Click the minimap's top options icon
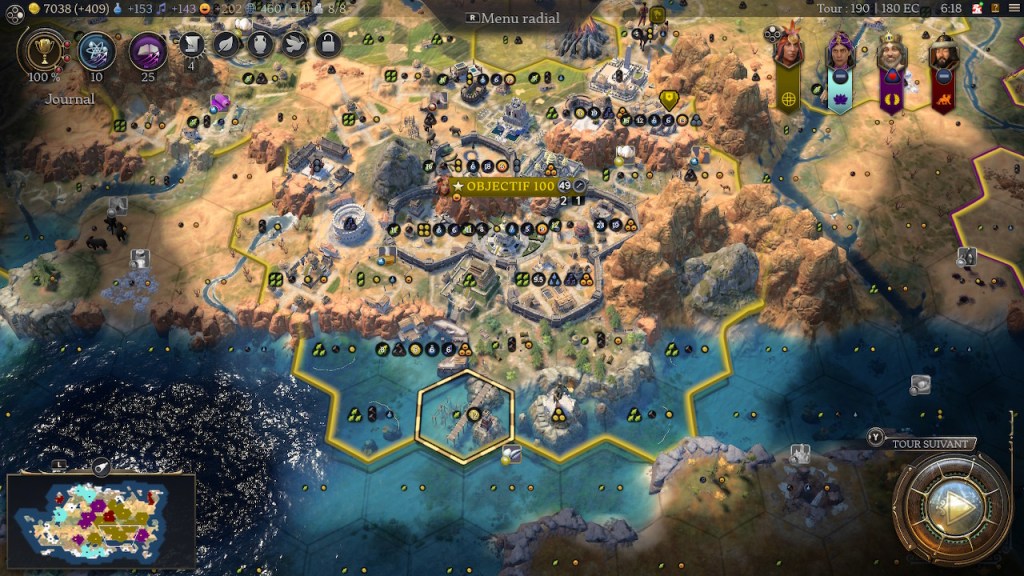 [x=100, y=466]
